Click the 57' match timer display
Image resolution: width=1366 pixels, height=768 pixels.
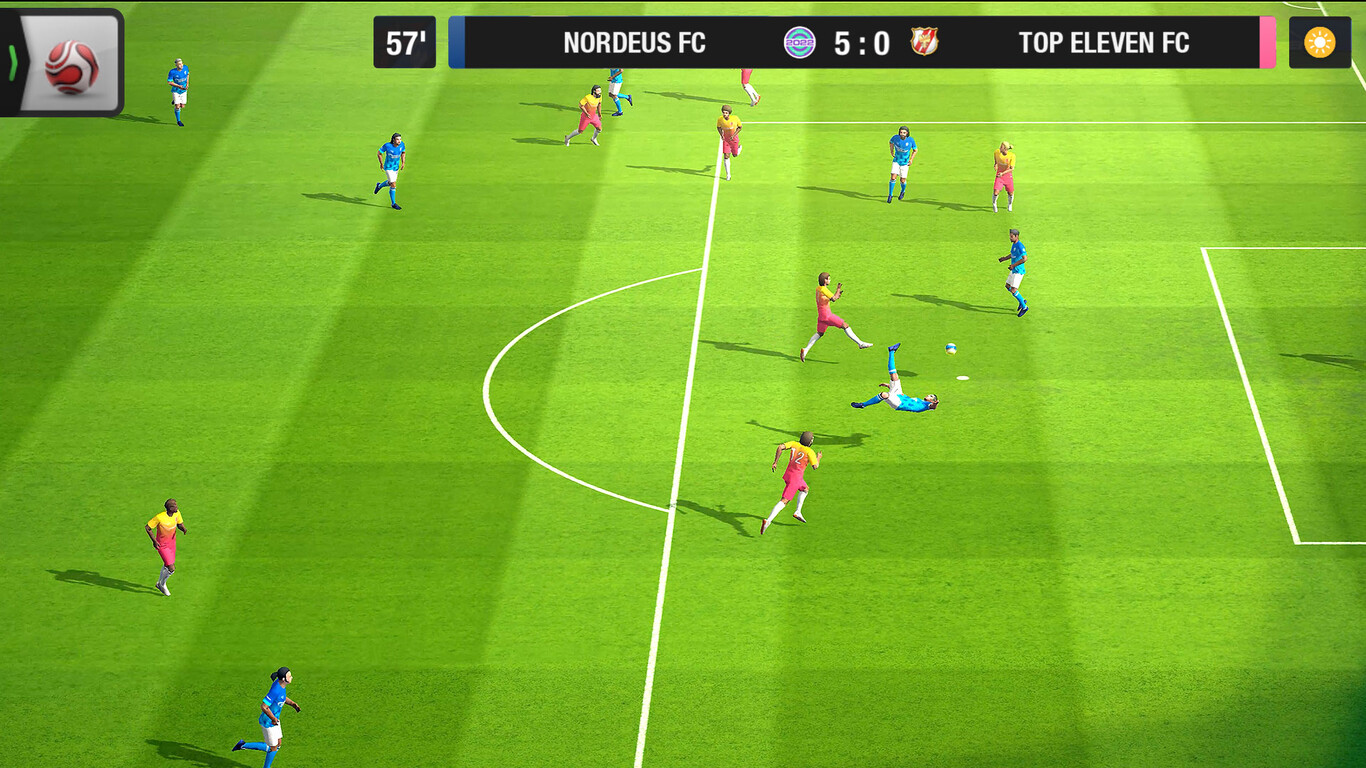[404, 41]
